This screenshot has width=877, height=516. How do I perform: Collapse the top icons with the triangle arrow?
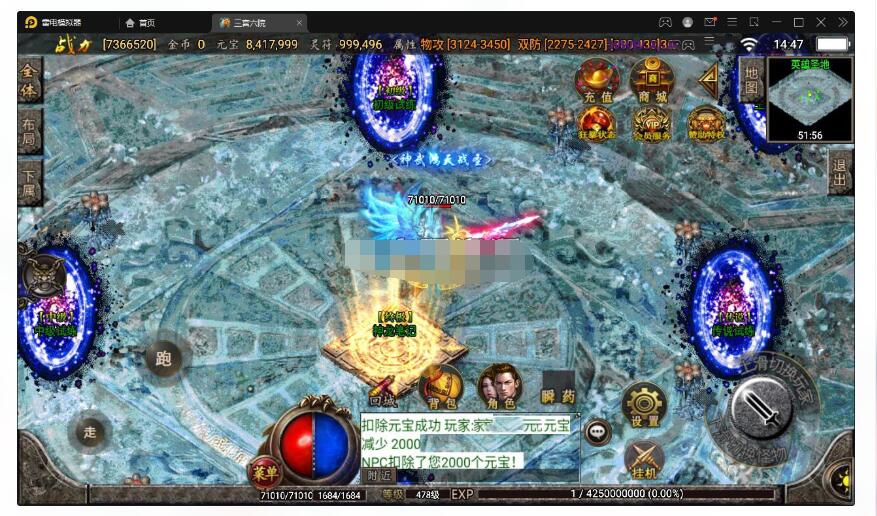709,77
